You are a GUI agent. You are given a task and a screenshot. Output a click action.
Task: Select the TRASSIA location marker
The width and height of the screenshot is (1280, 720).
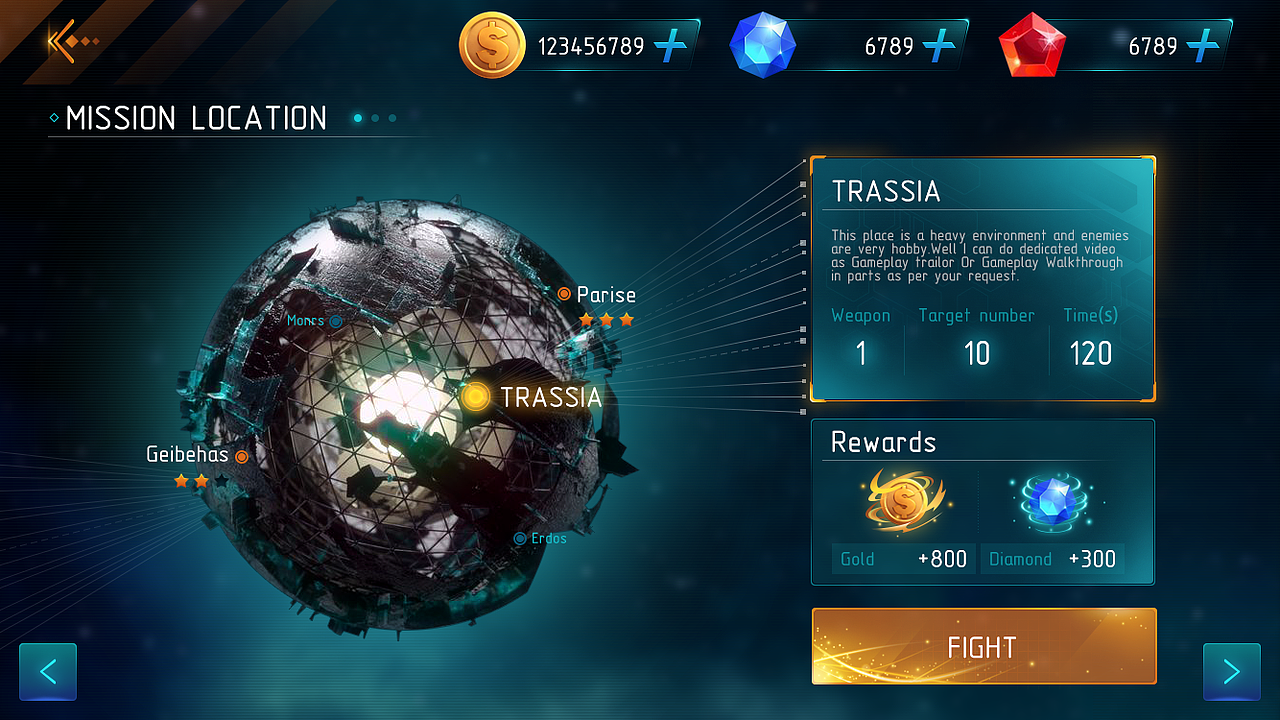tap(477, 397)
